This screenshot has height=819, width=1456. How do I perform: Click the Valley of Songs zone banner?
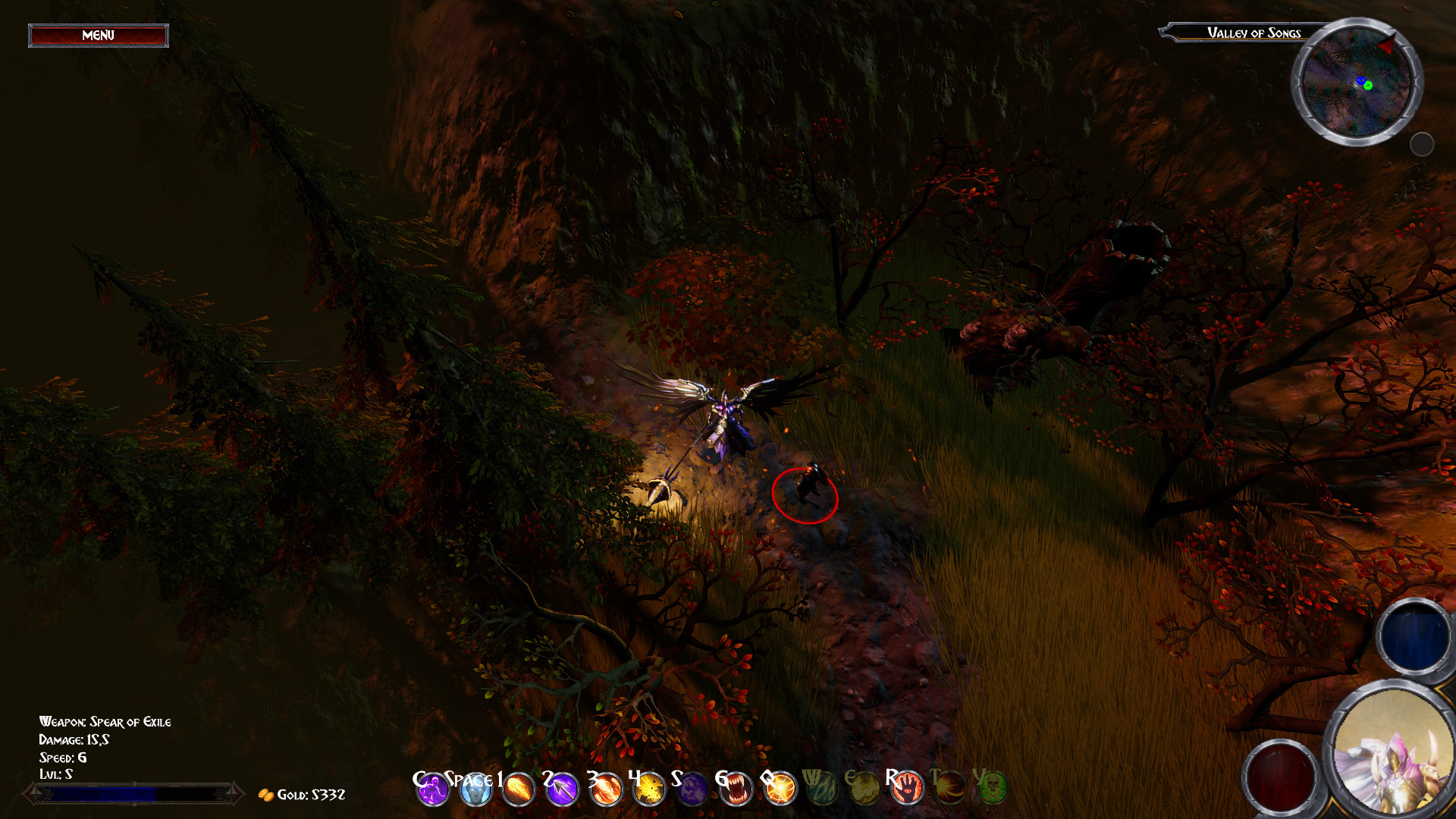coord(1254,33)
